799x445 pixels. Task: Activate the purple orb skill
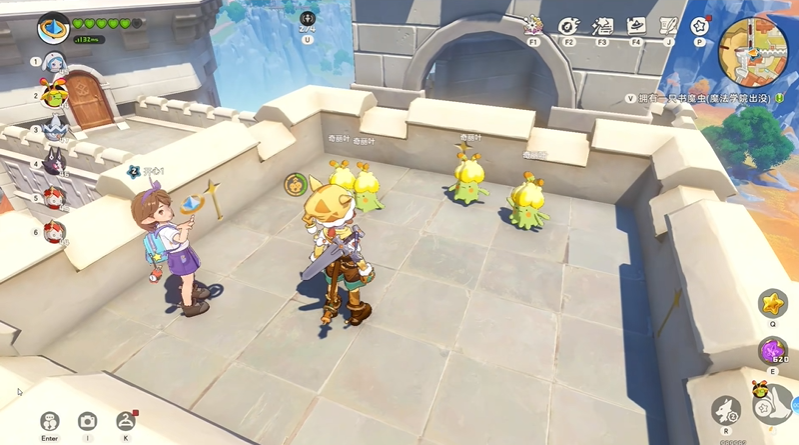(x=772, y=350)
